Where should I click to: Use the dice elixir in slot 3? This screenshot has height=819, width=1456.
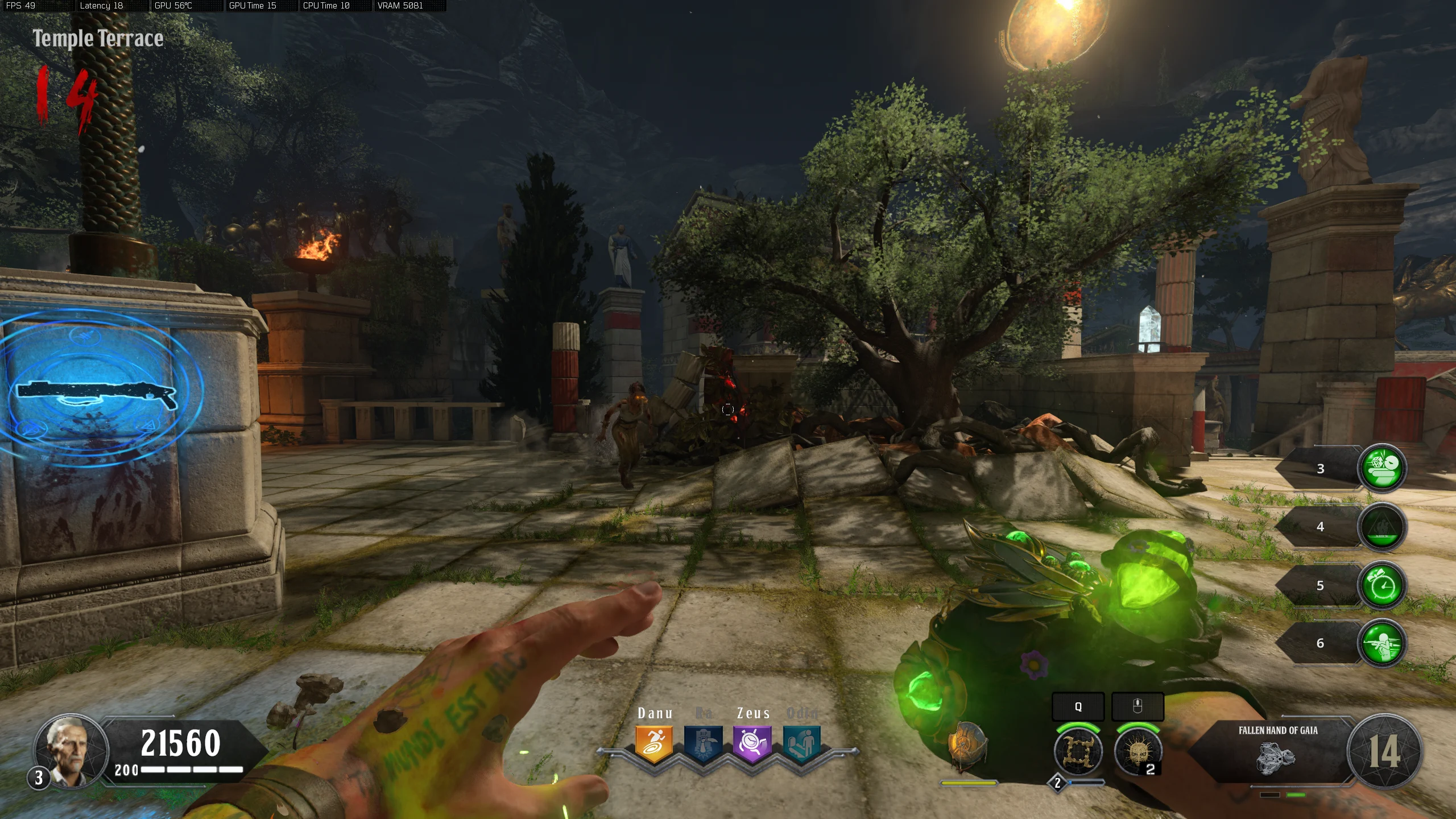1382,468
